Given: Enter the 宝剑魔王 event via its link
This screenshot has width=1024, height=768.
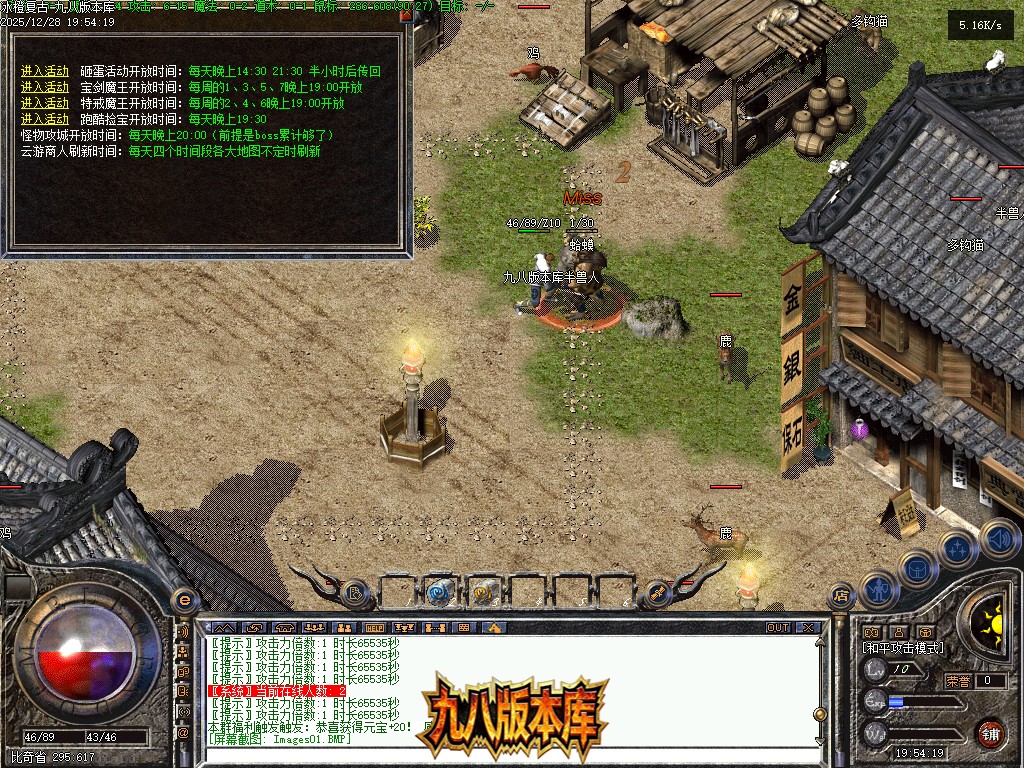Looking at the screenshot, I should pyautogui.click(x=45, y=87).
